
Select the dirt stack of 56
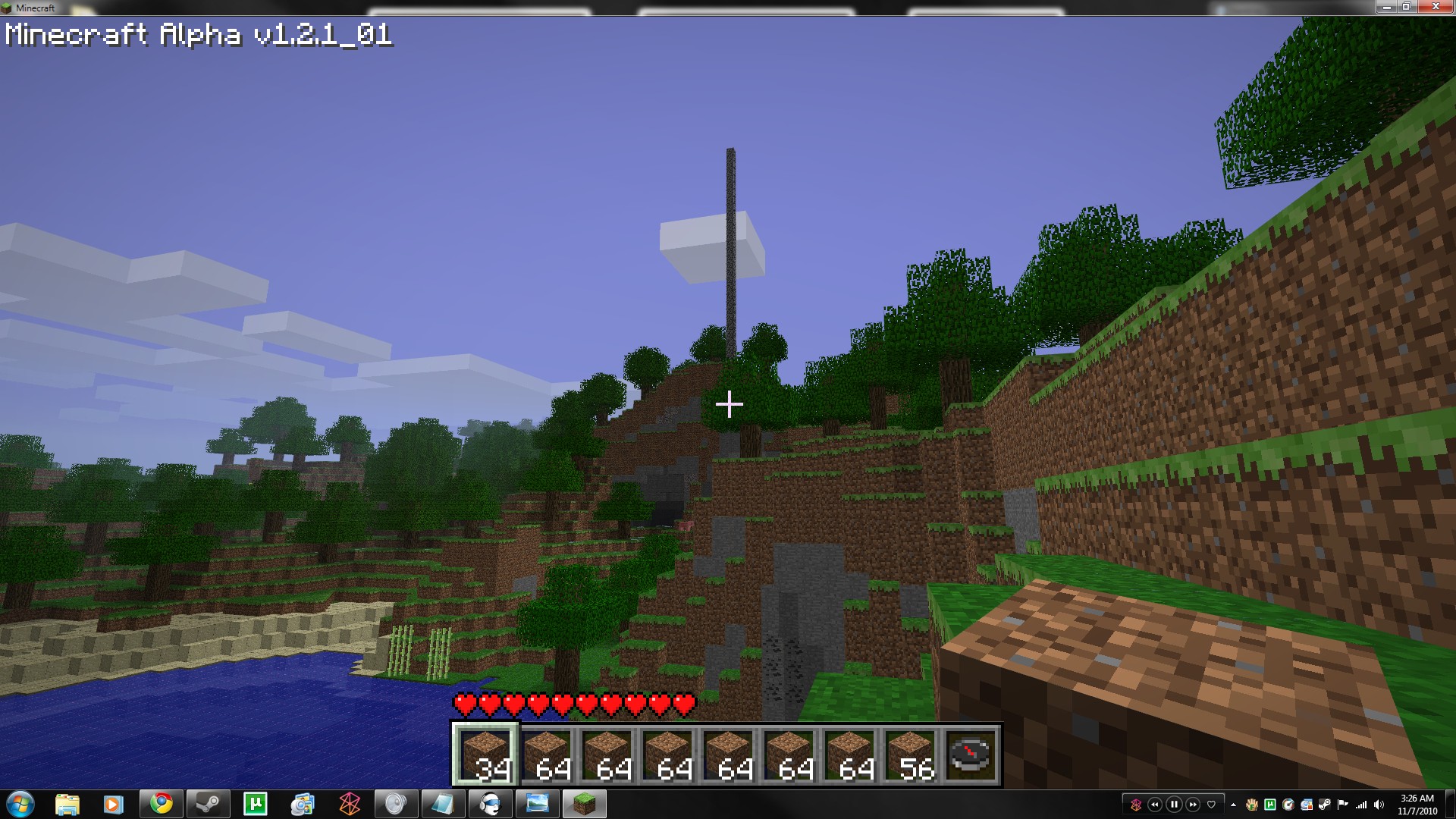tap(910, 754)
